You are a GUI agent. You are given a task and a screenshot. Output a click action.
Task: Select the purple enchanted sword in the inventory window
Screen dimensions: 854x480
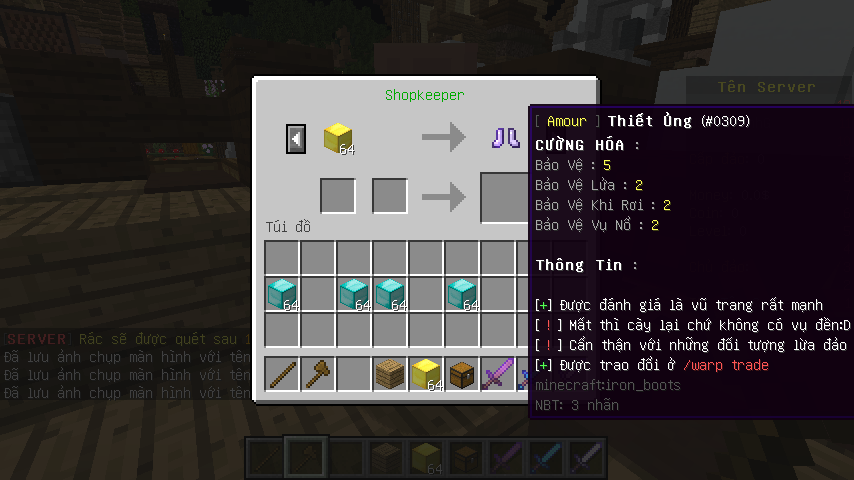pyautogui.click(x=498, y=374)
